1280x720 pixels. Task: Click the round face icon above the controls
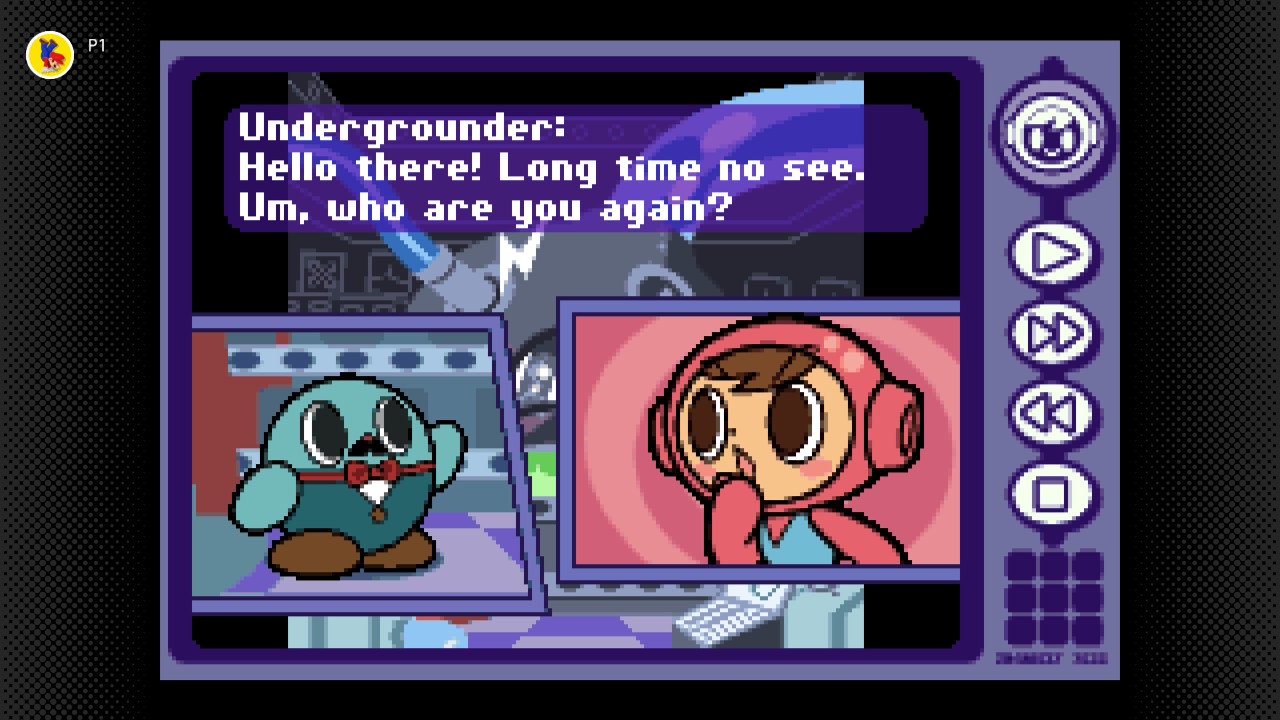[x=1052, y=134]
